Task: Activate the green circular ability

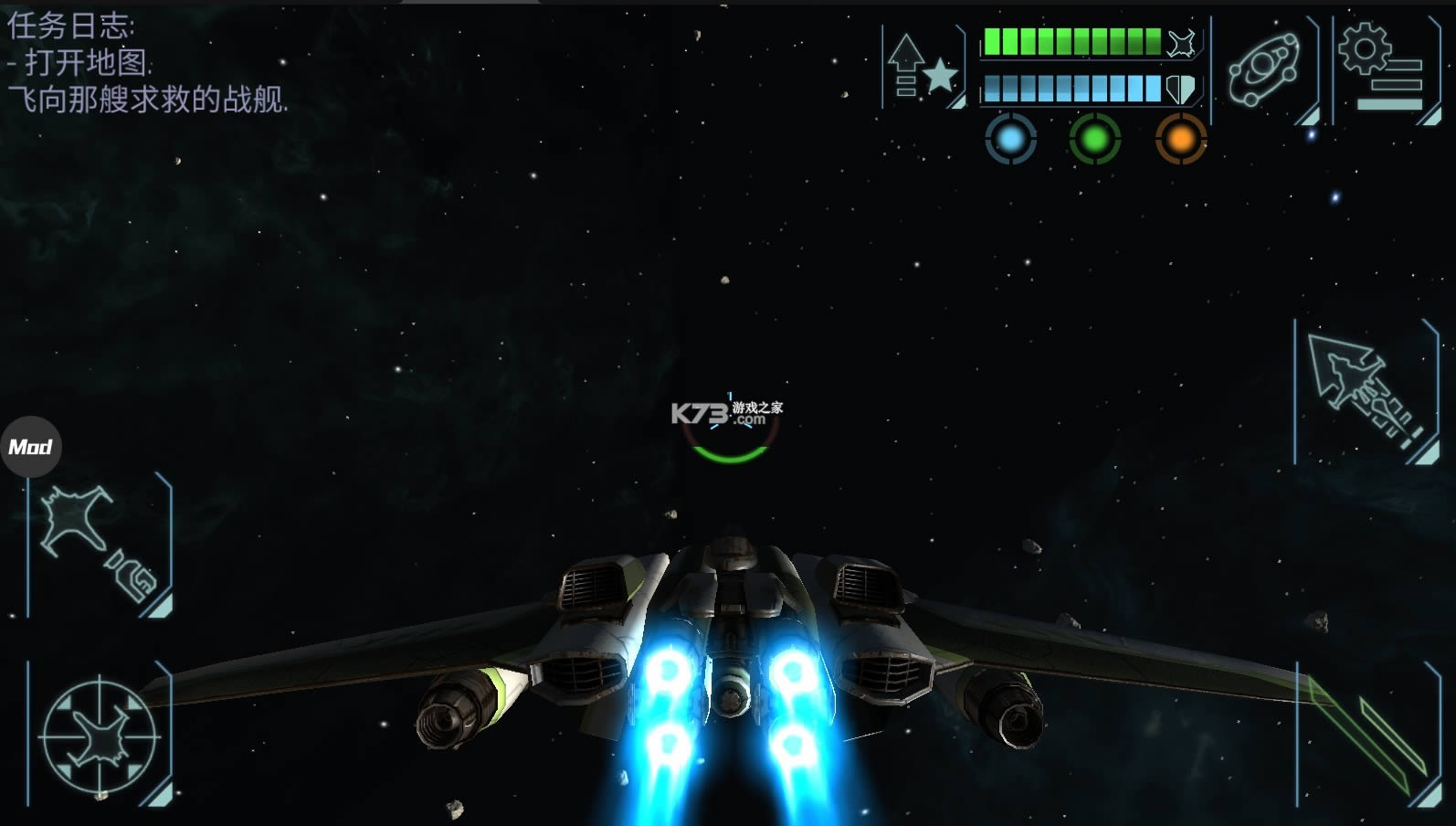Action: point(1094,140)
